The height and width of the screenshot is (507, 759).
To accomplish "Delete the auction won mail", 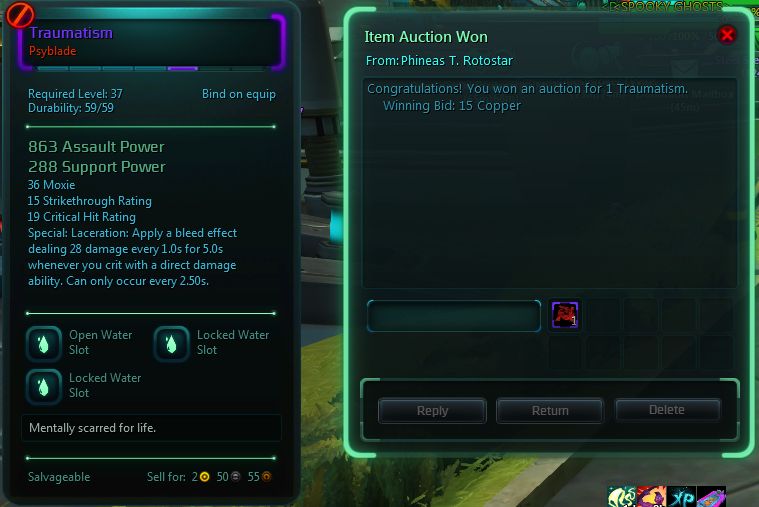I will point(667,410).
